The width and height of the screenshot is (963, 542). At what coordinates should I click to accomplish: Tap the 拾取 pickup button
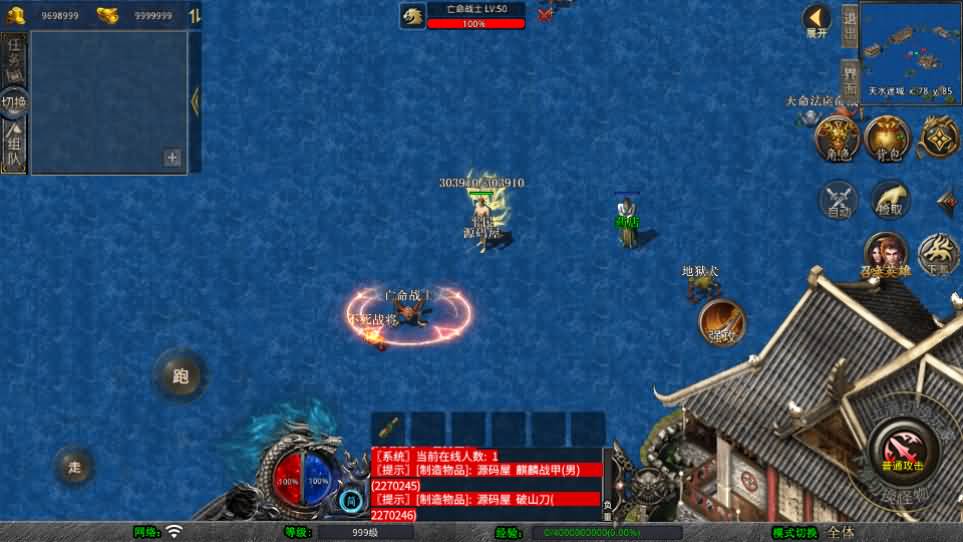click(x=889, y=198)
